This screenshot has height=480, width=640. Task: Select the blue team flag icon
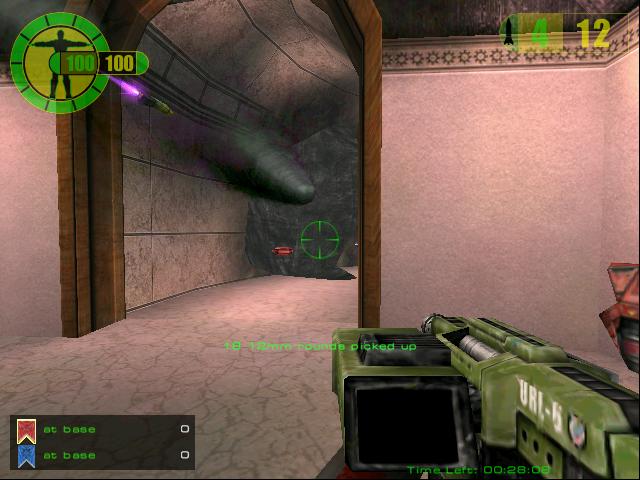(x=26, y=456)
